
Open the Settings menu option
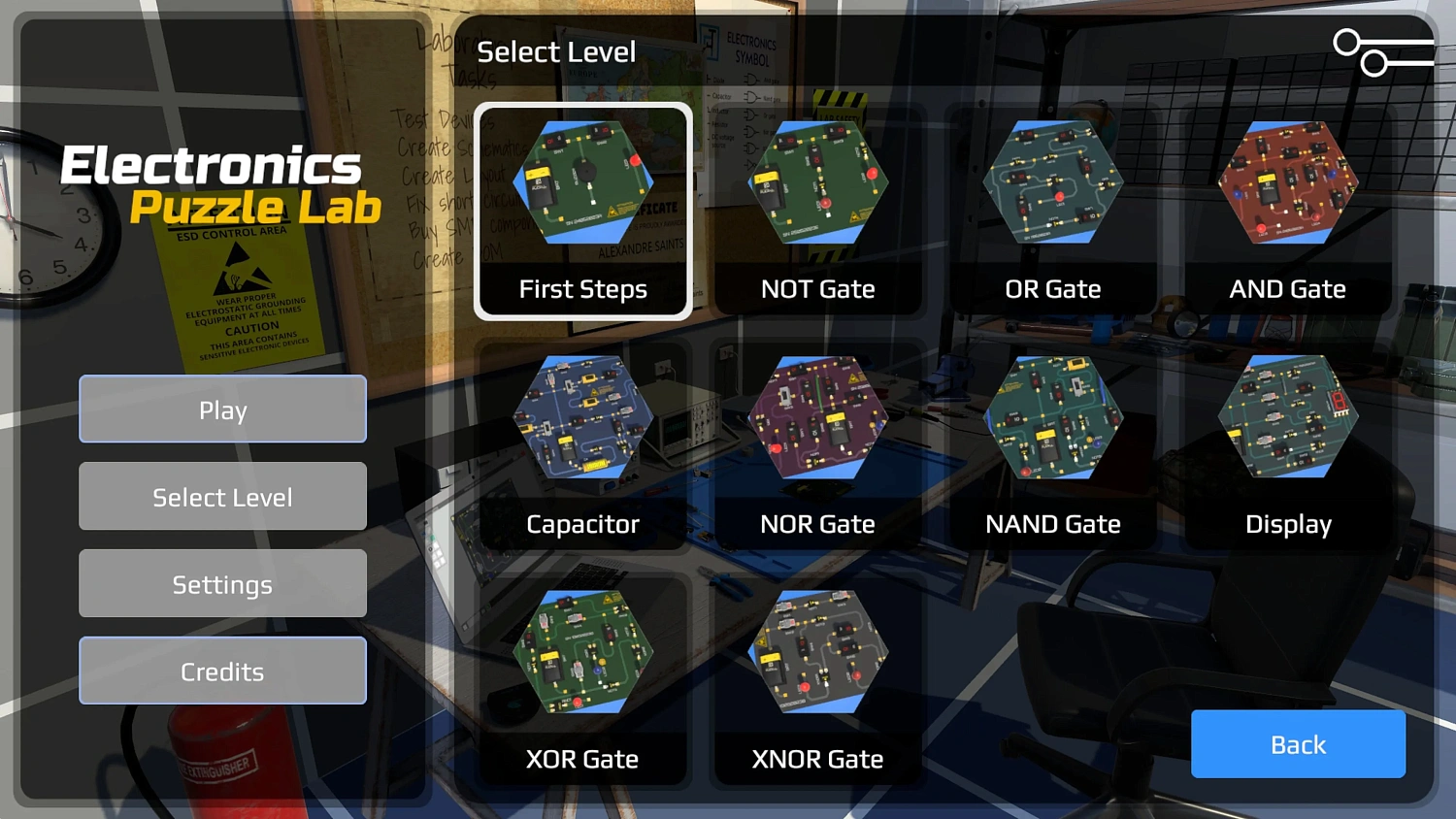click(x=222, y=583)
